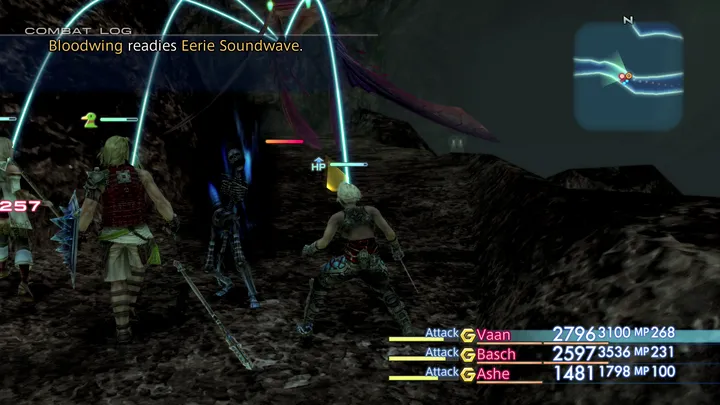
Task: Open the minimap in the corner
Action: pyautogui.click(x=628, y=76)
